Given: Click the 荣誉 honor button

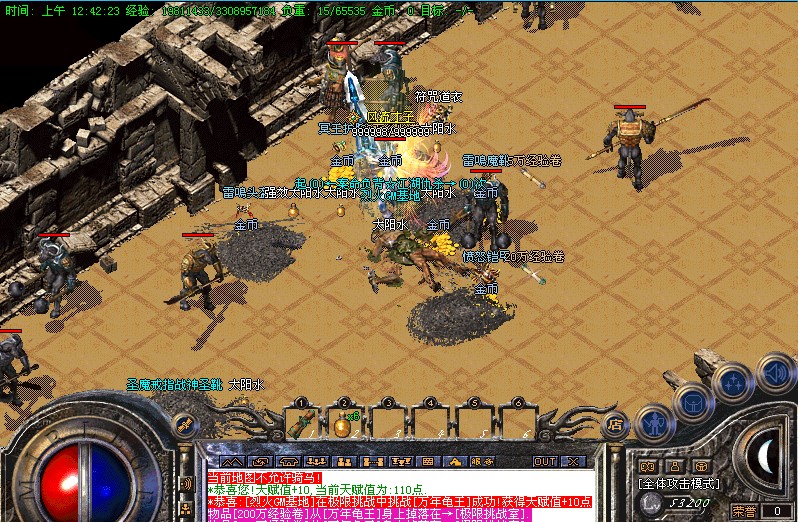Looking at the screenshot, I should click(x=744, y=511).
